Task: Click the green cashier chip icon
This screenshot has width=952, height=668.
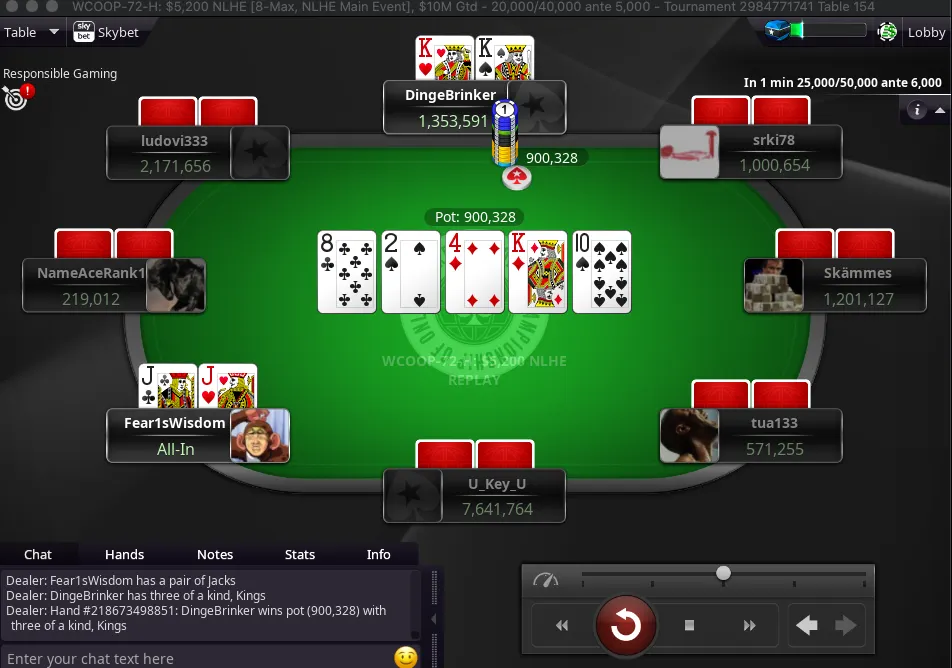Action: point(887,32)
